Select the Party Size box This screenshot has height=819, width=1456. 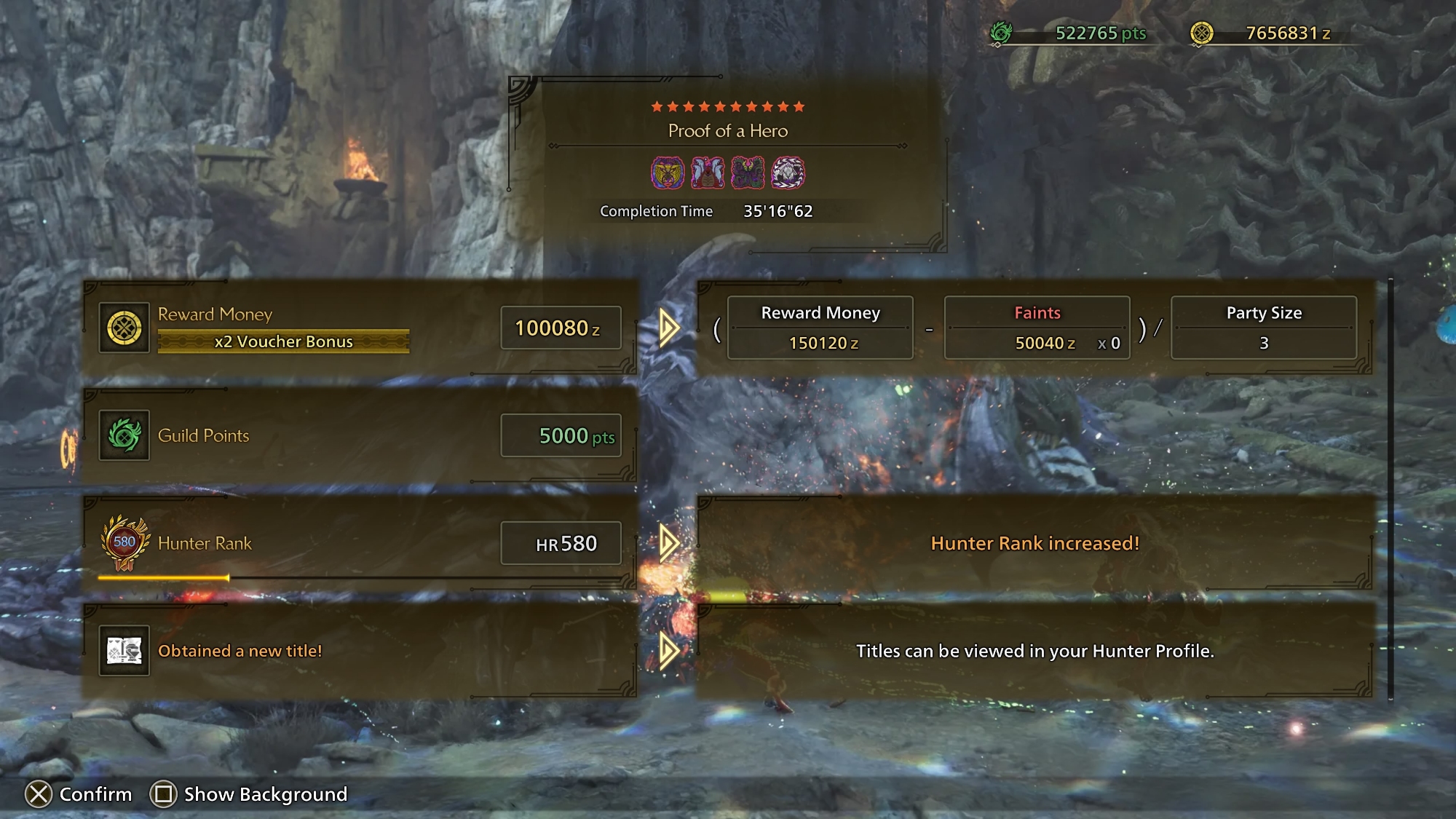[1263, 328]
